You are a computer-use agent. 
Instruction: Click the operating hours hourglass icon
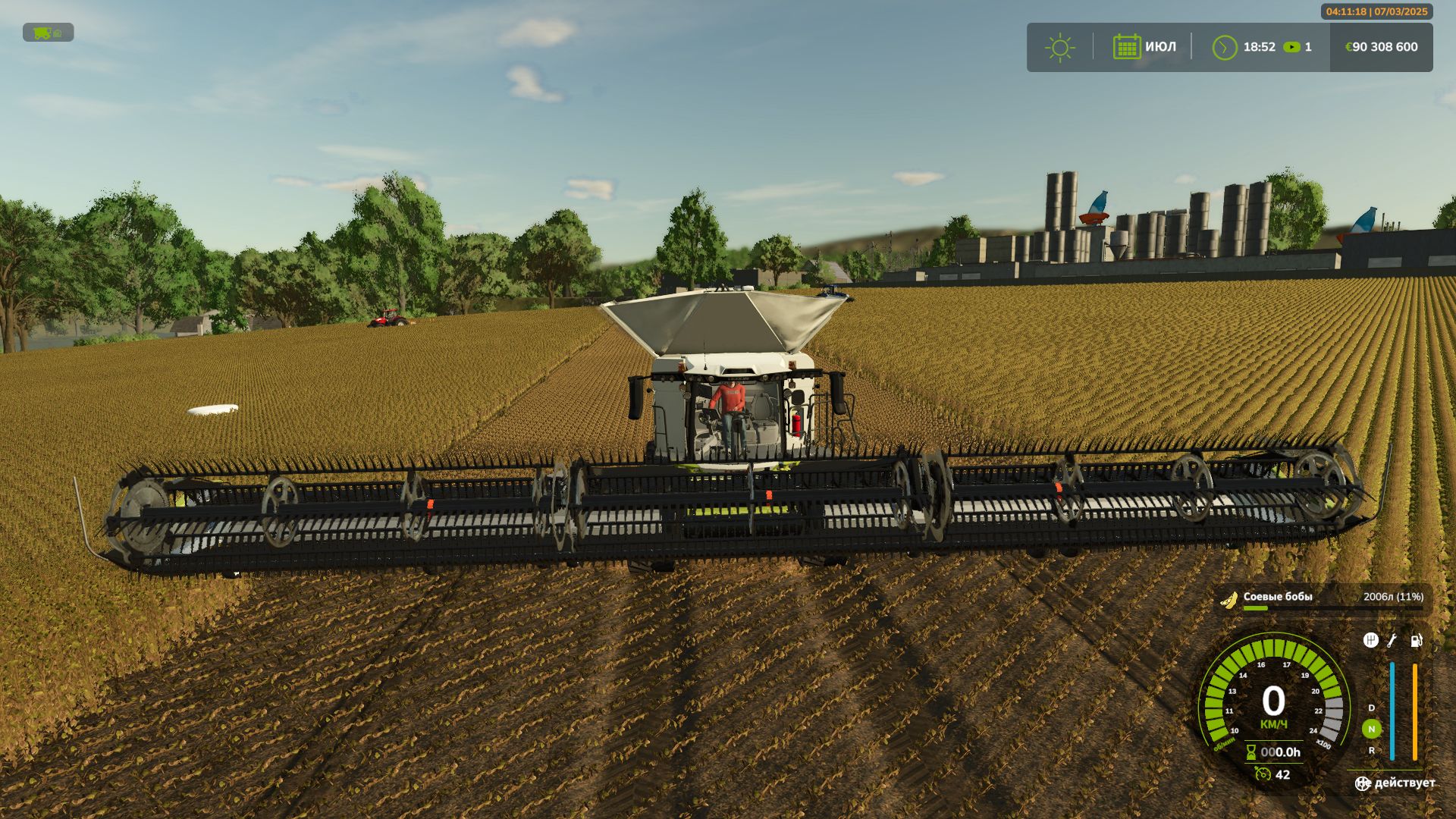[x=1250, y=752]
